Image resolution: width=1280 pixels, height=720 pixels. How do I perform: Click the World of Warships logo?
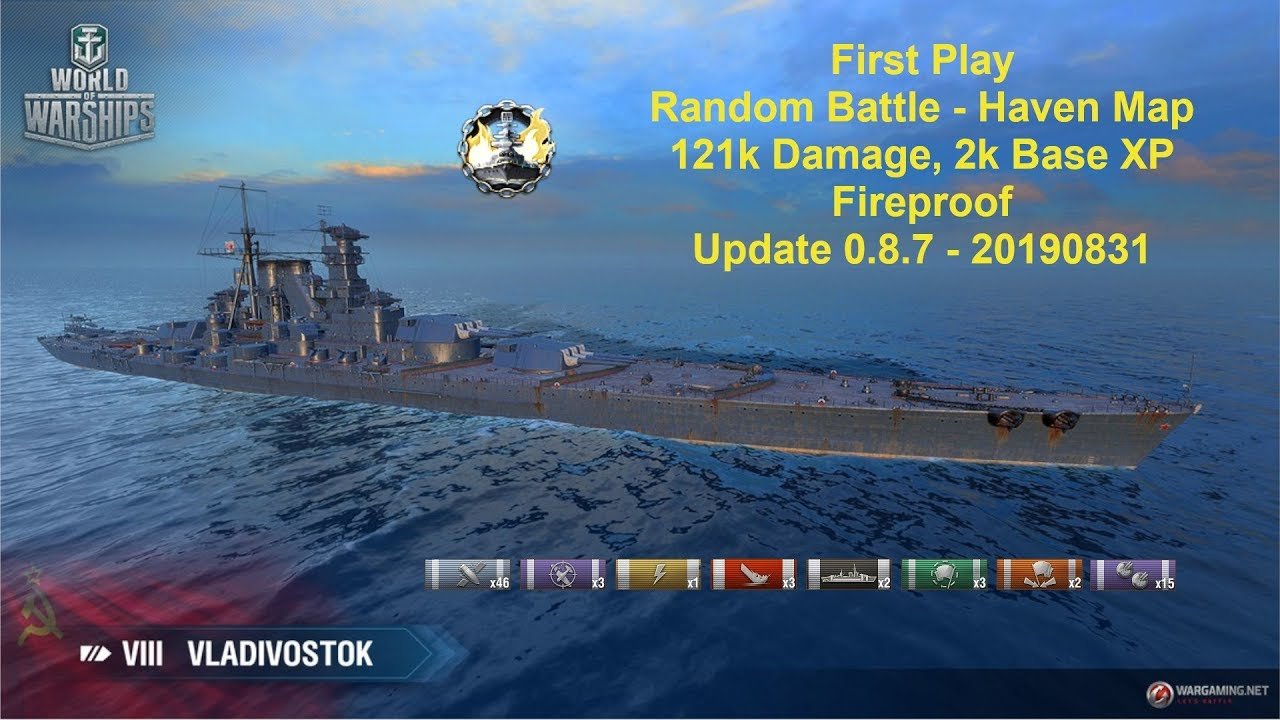click(89, 90)
